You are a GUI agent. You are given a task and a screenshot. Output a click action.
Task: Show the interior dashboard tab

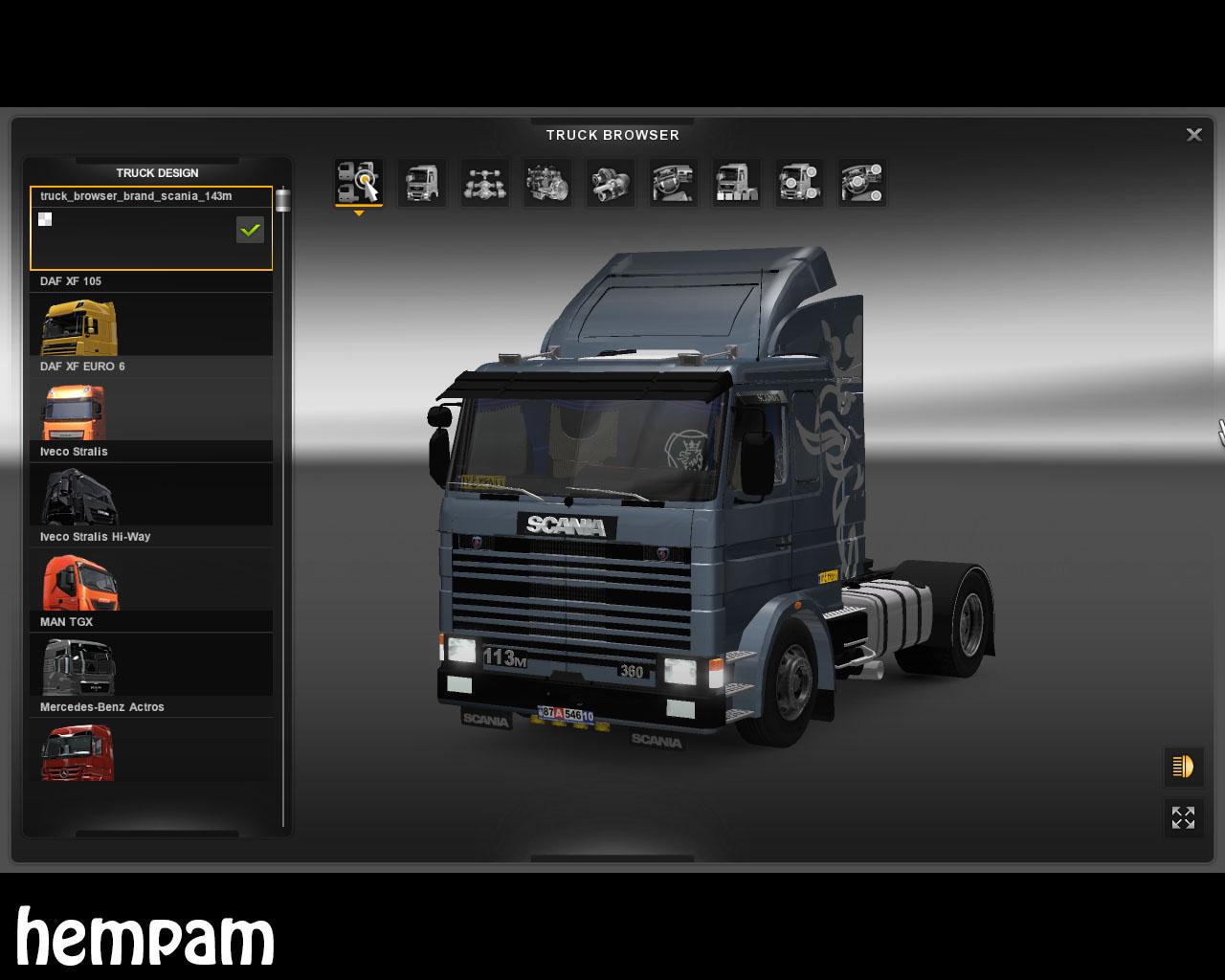pos(673,182)
